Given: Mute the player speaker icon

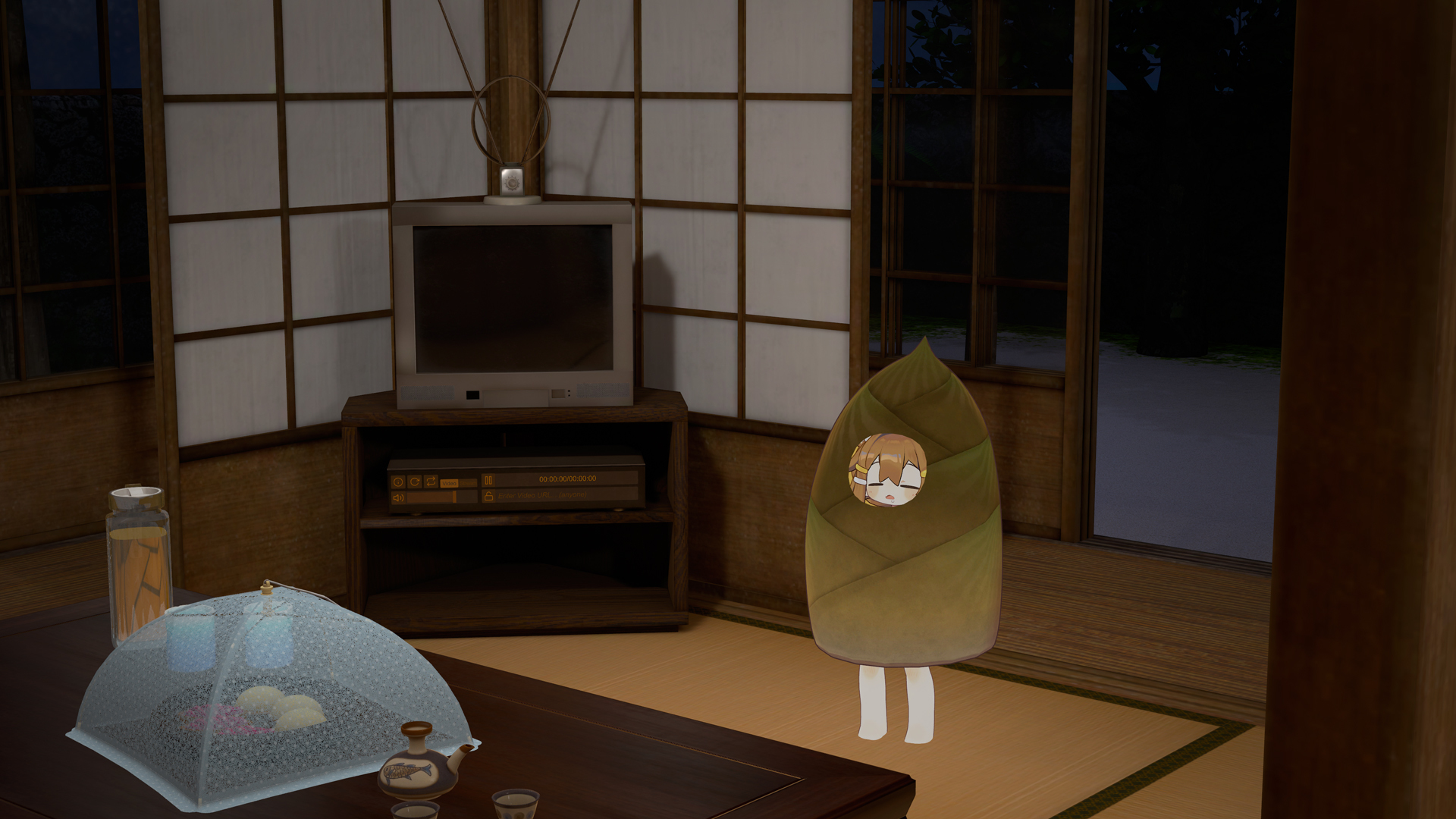Looking at the screenshot, I should point(399,497).
